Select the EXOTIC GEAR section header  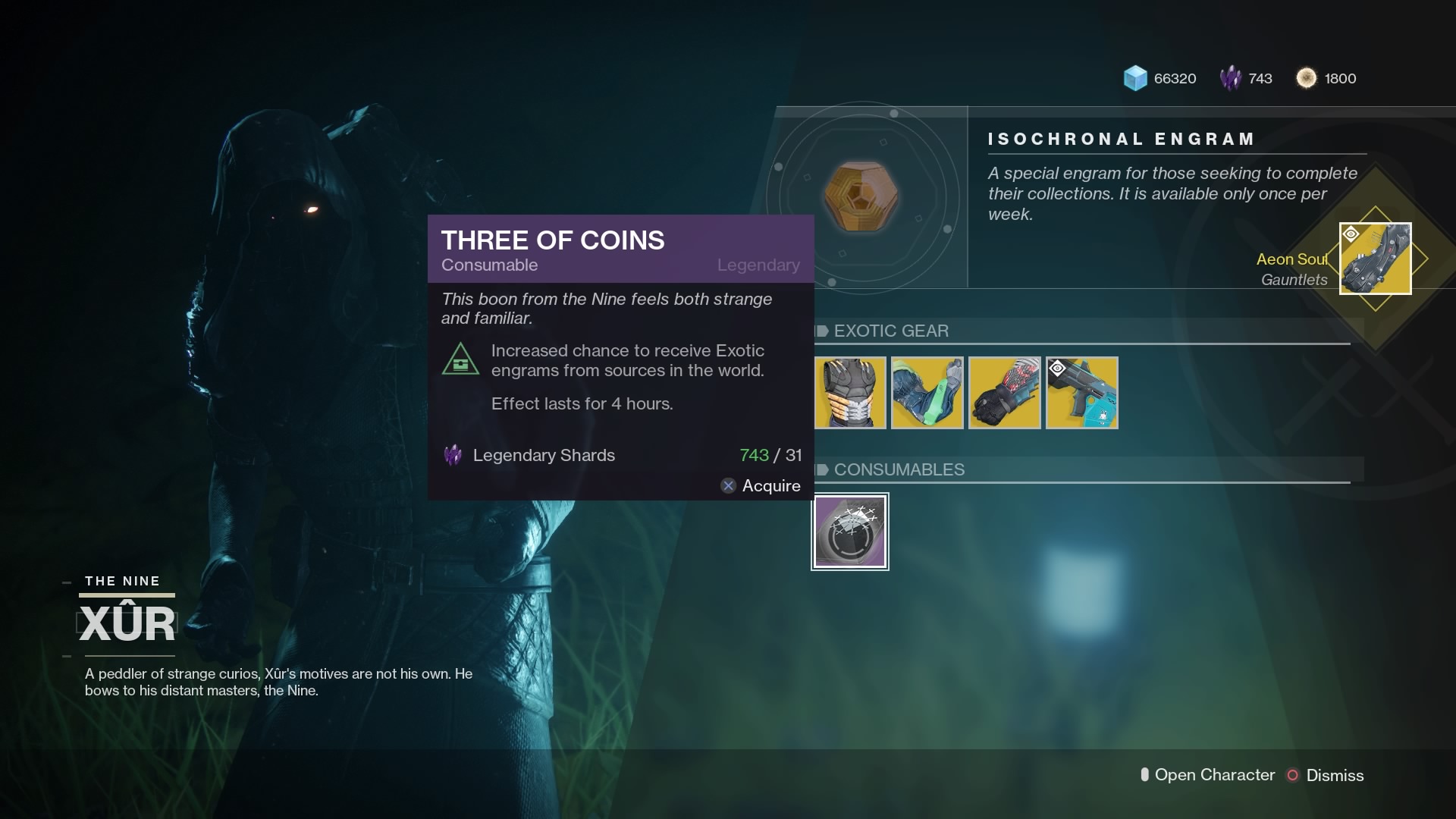click(x=891, y=331)
